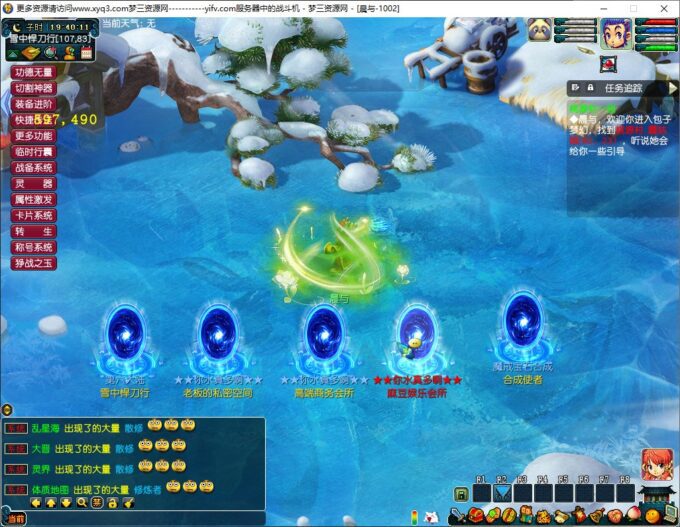This screenshot has height=527, width=680.
Task: Open the 称号系统 title system
Action: tap(34, 247)
